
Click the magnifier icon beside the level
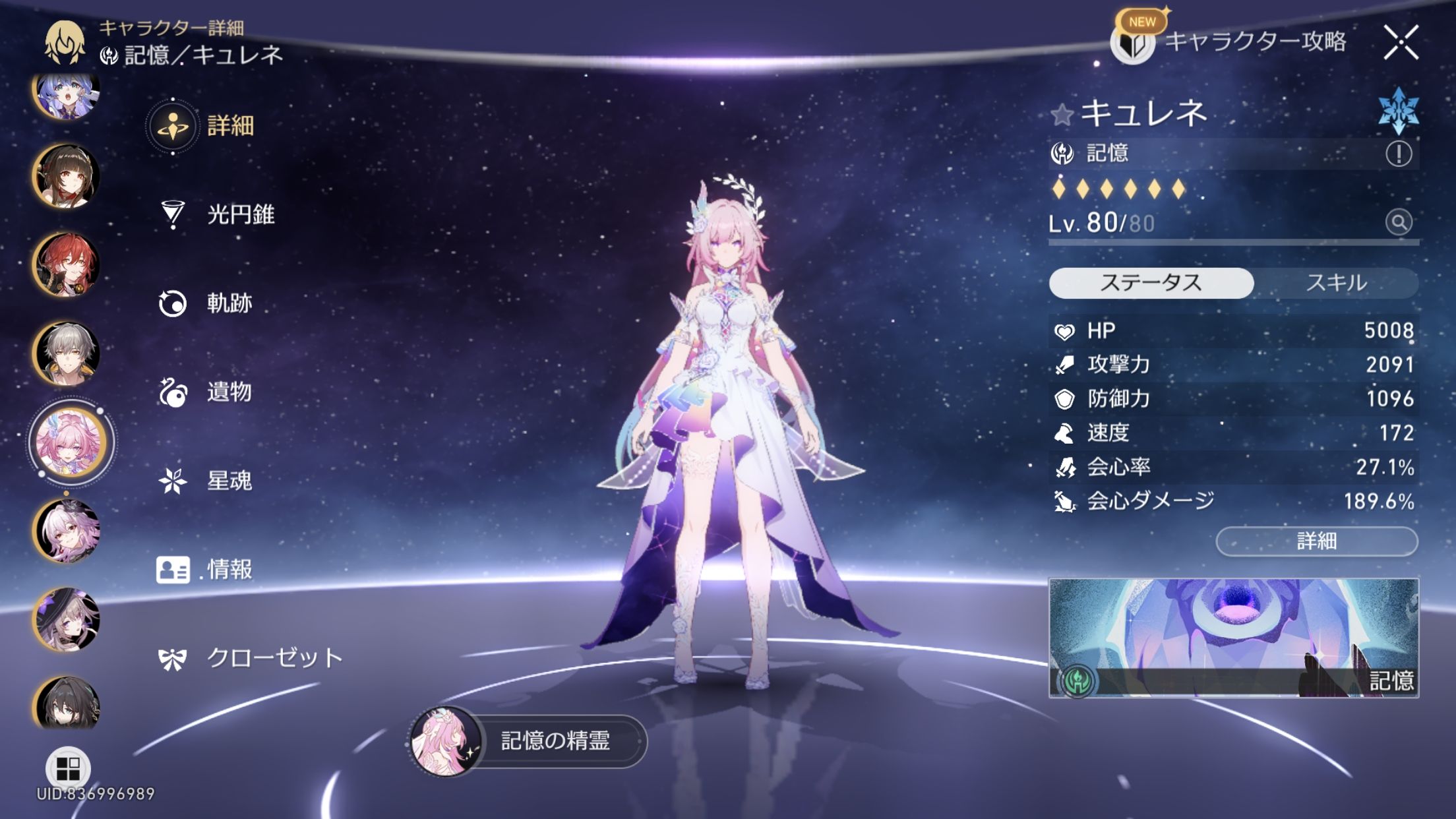pos(1398,222)
